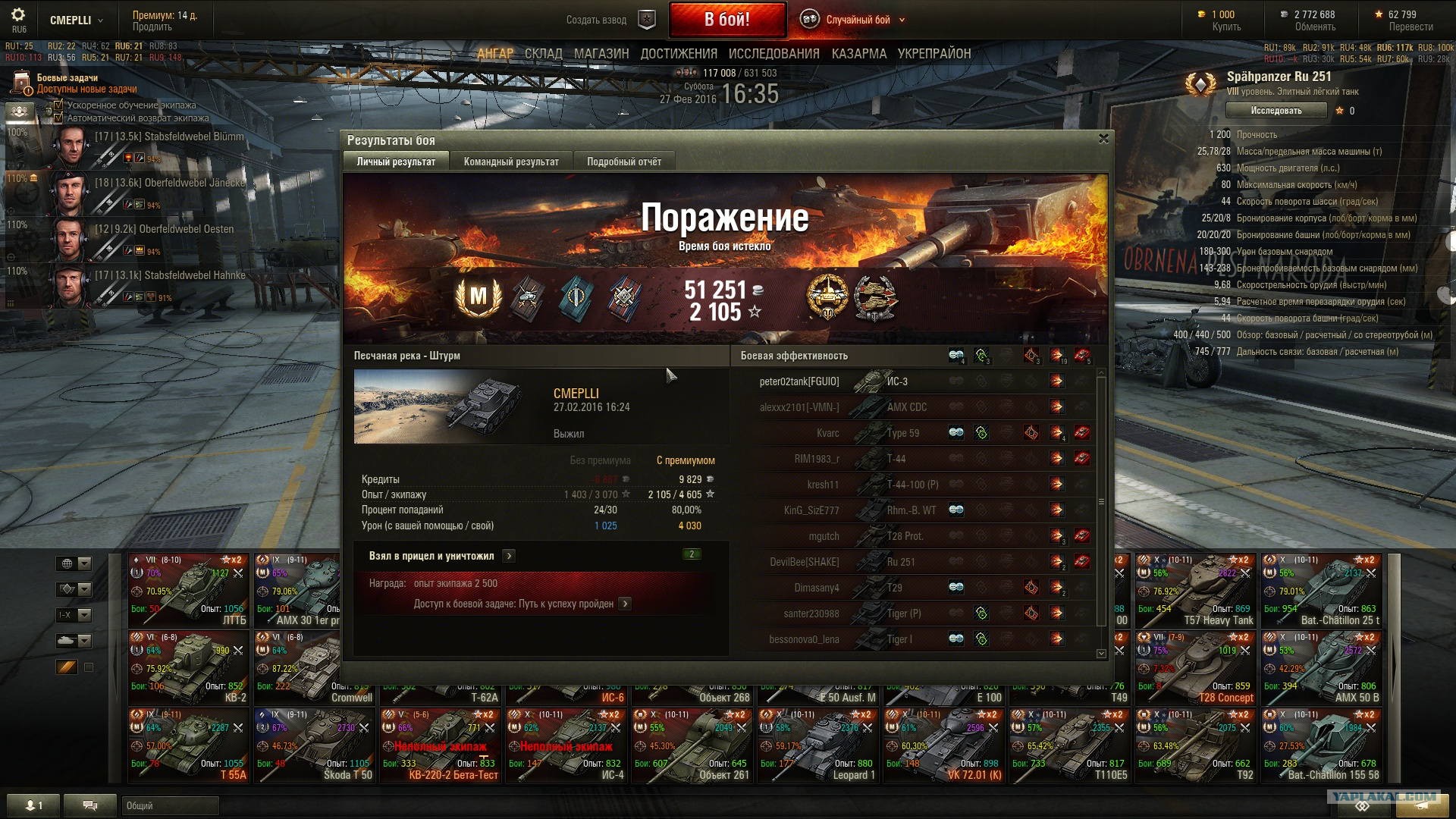Click the Исследовать button for Ru 251
Screen dimensions: 1456x819
pos(1276,111)
